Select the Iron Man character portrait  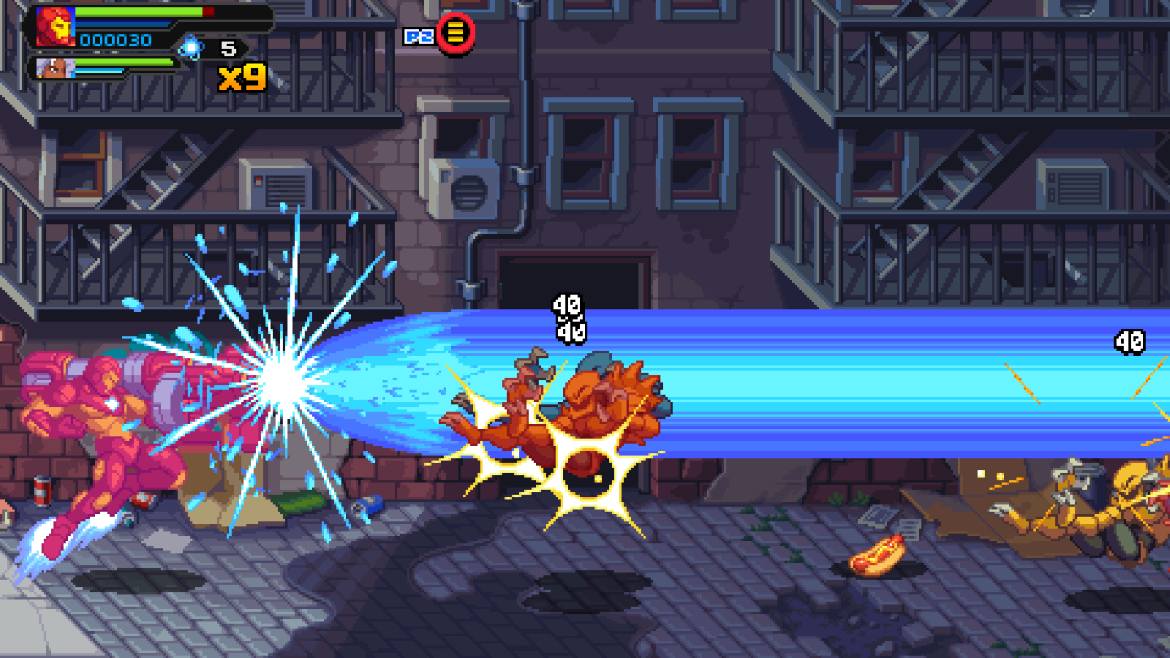(x=54, y=26)
